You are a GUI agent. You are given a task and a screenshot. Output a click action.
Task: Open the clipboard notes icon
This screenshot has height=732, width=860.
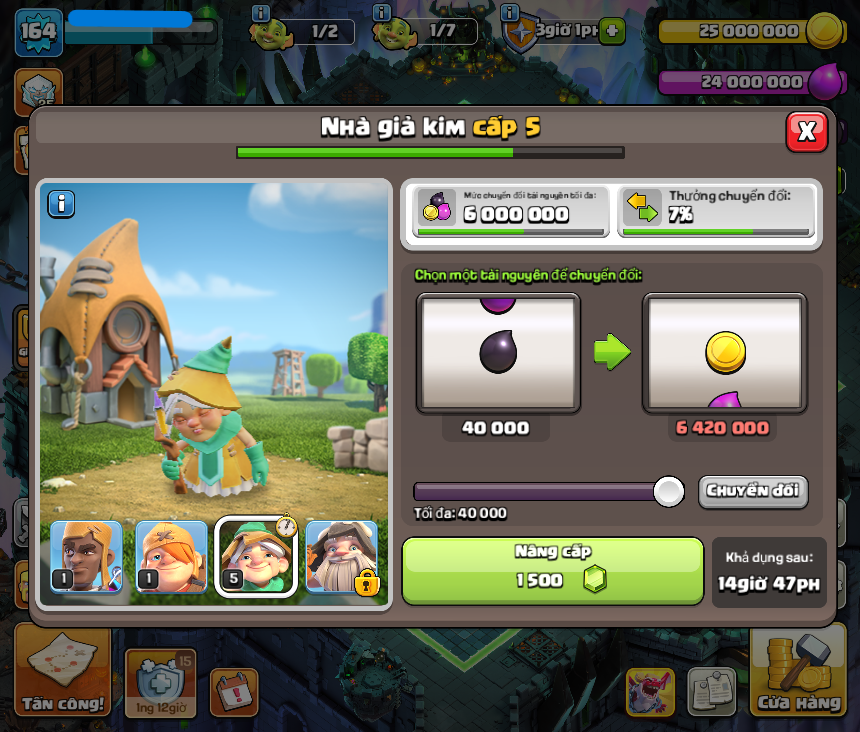coord(711,691)
